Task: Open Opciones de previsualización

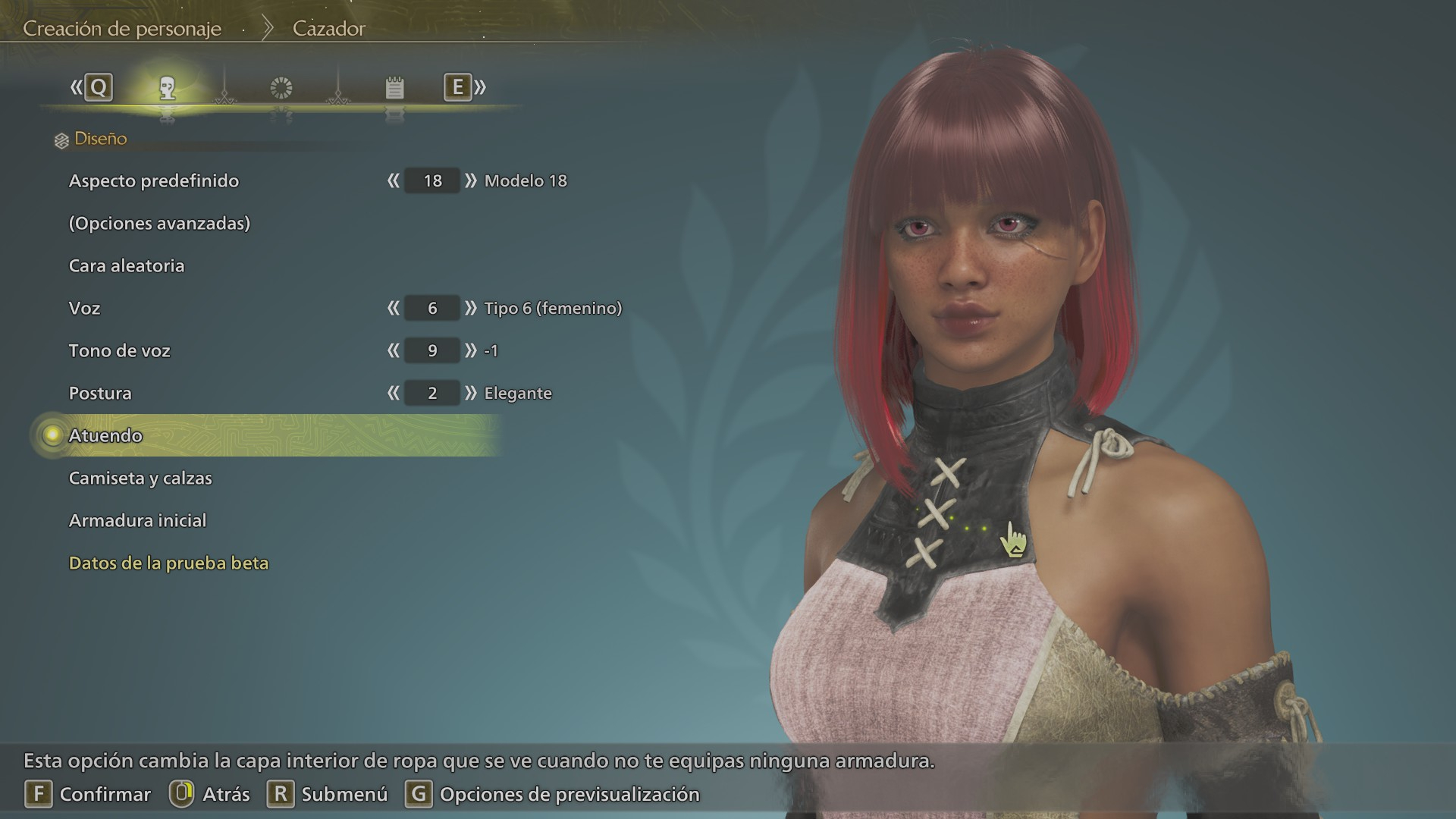Action: [x=553, y=794]
